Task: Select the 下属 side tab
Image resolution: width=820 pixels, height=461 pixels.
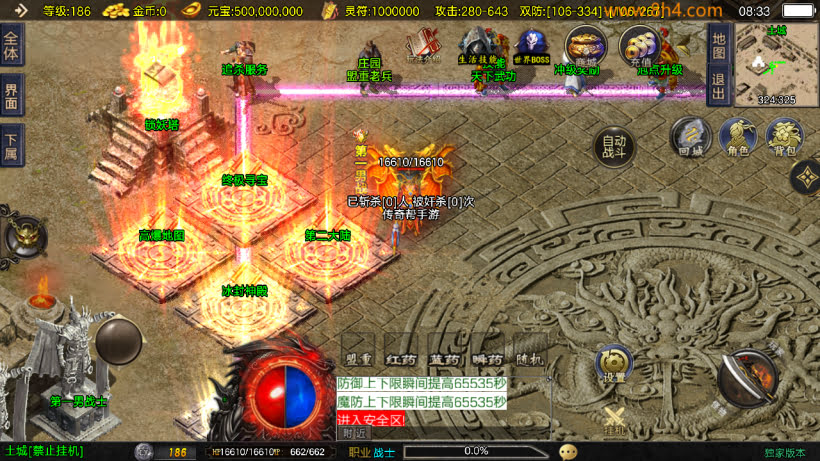Action: tap(12, 146)
